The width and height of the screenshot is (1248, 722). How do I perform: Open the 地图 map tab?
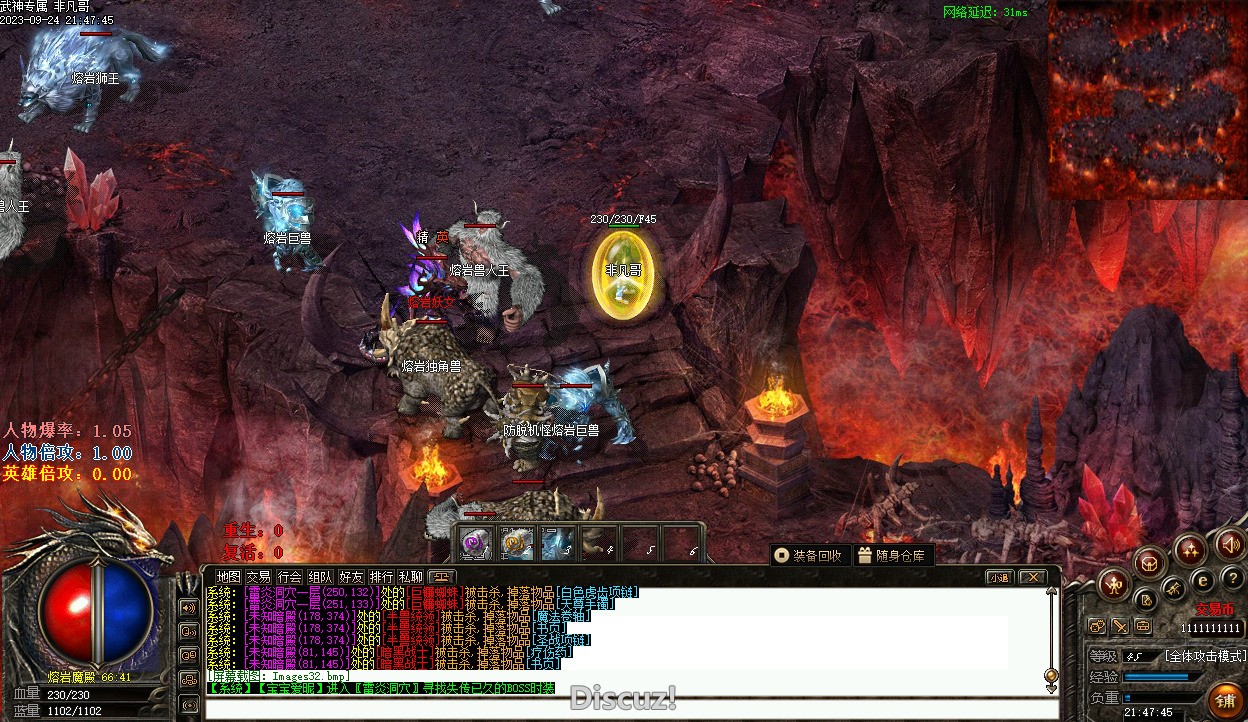click(x=229, y=577)
